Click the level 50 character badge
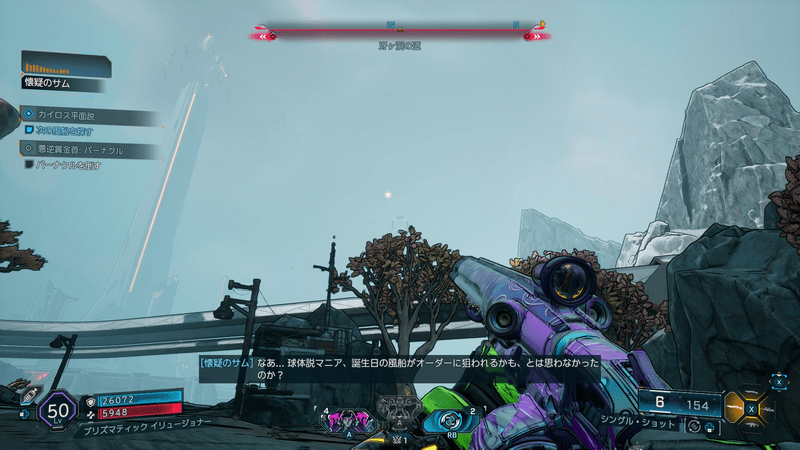 click(x=57, y=411)
